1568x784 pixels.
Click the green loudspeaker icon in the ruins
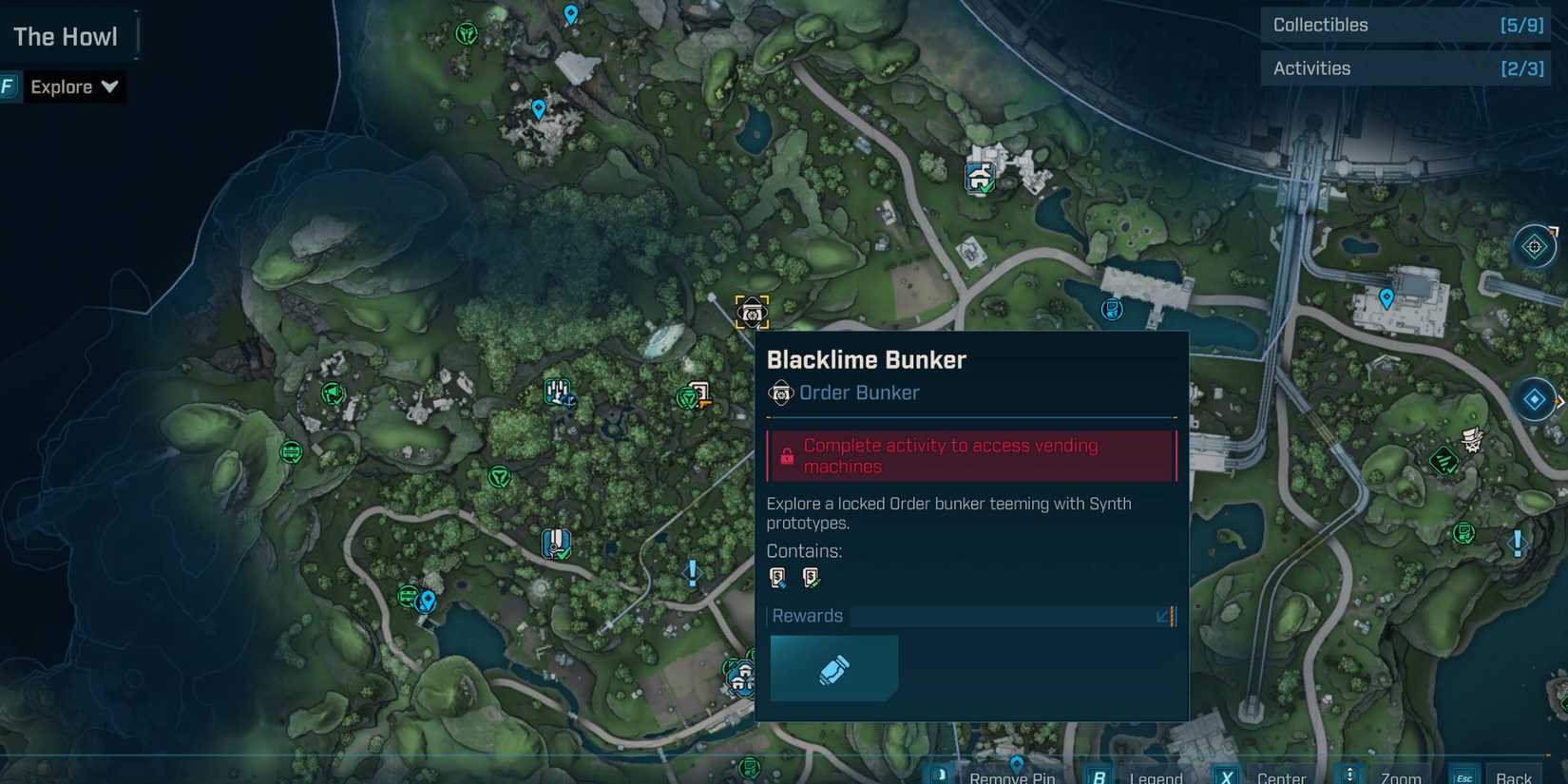(x=332, y=393)
